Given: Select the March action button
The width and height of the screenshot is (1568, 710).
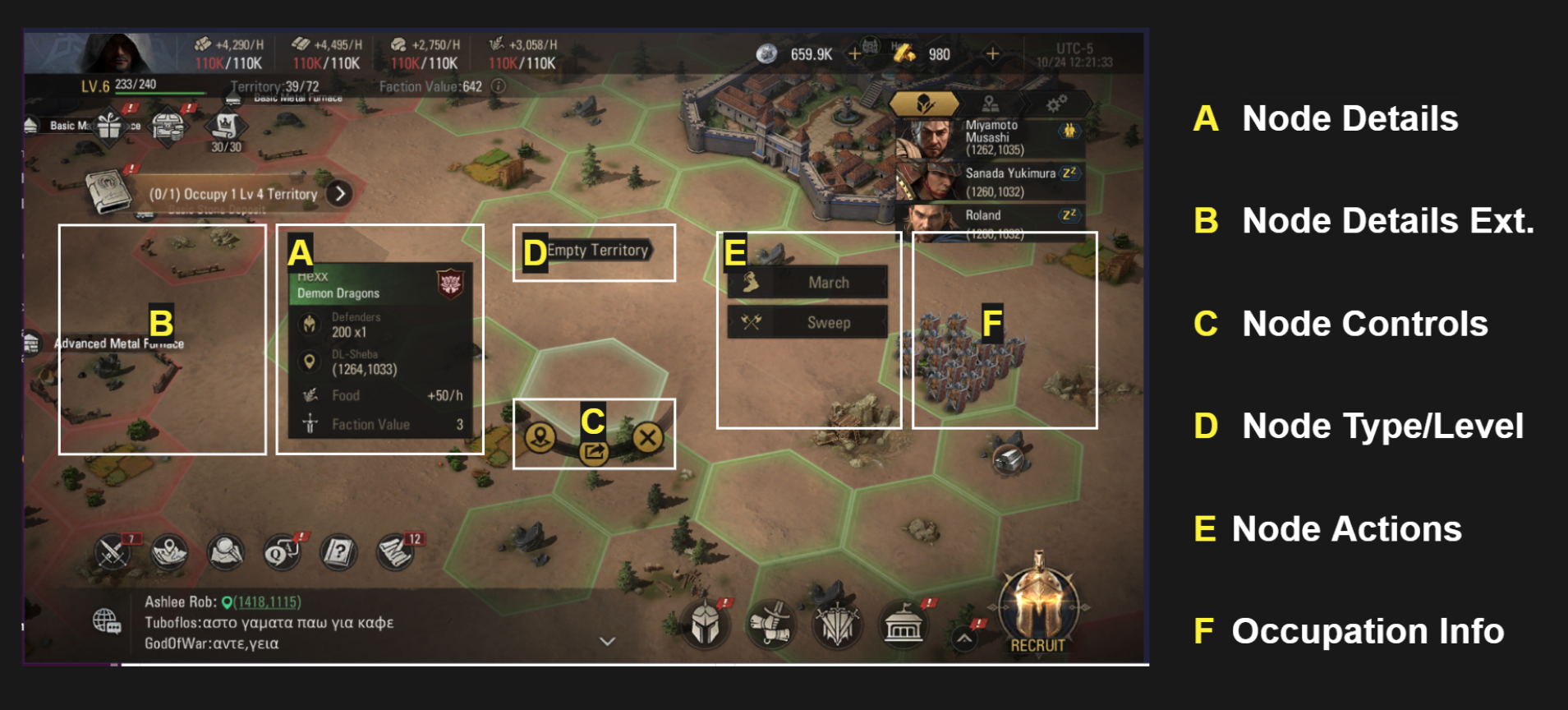Looking at the screenshot, I should 807,283.
